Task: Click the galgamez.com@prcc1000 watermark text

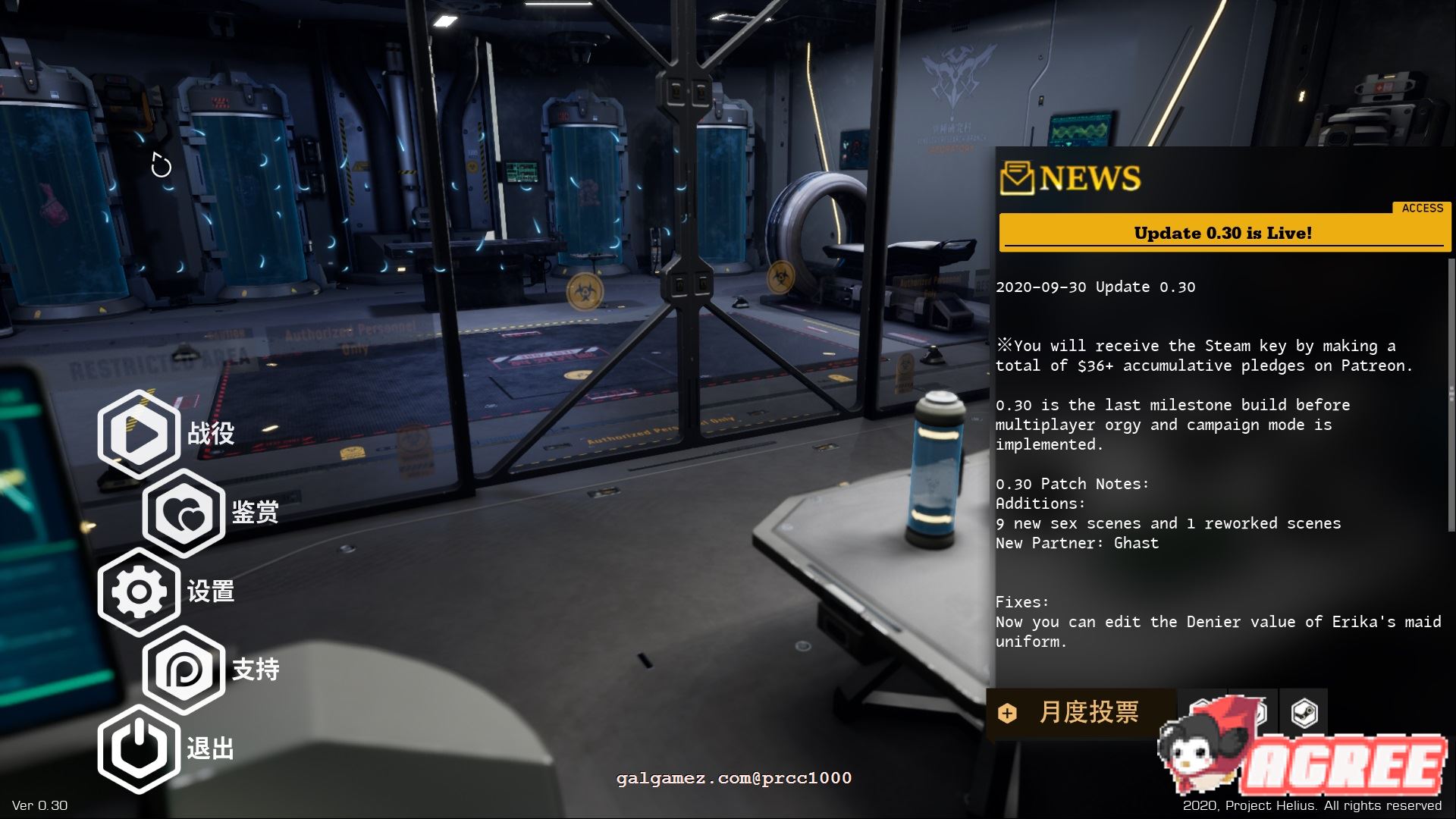Action: (732, 778)
